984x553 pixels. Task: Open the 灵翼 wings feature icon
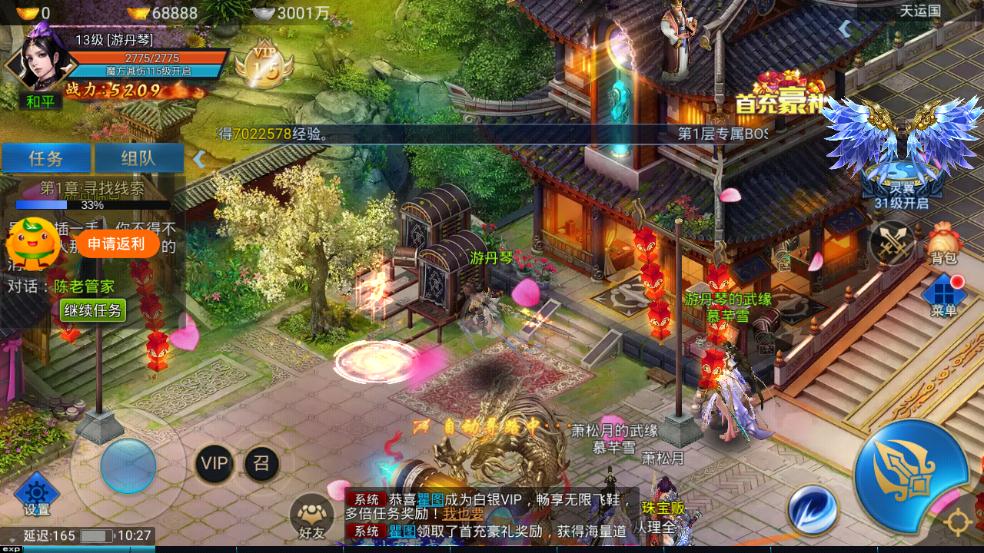tap(901, 150)
